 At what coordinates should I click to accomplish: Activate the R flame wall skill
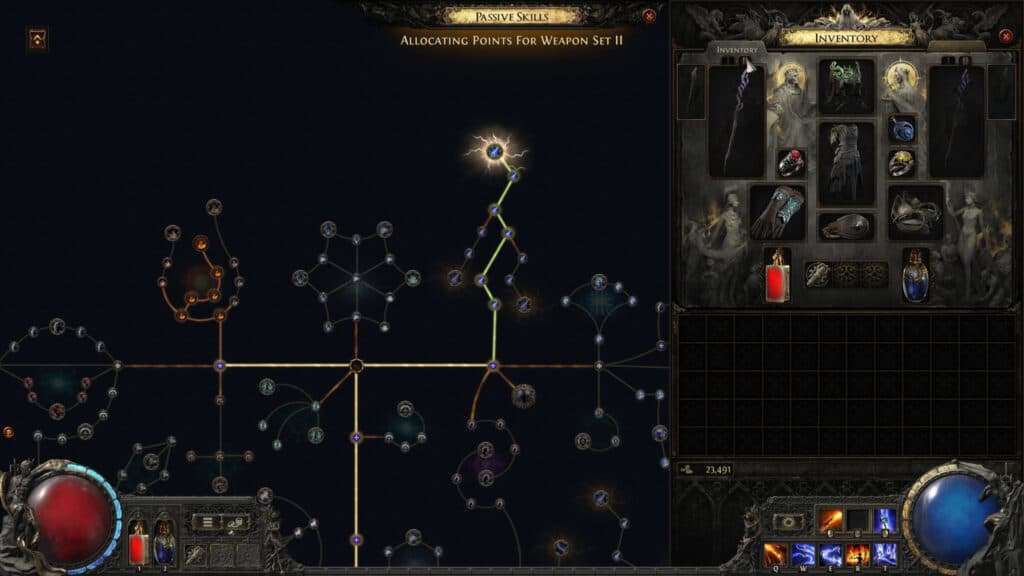point(858,553)
